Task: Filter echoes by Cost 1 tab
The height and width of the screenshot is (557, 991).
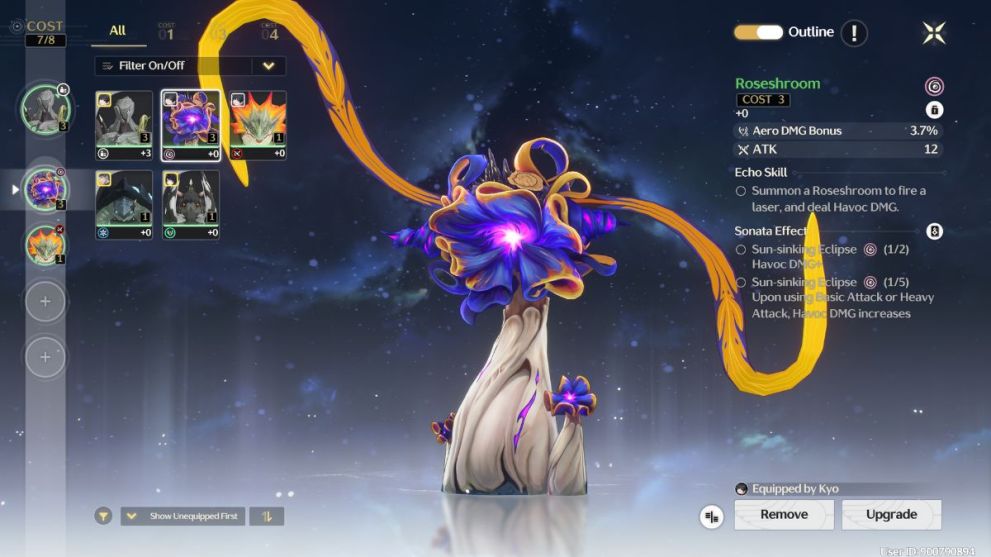Action: pyautogui.click(x=165, y=32)
